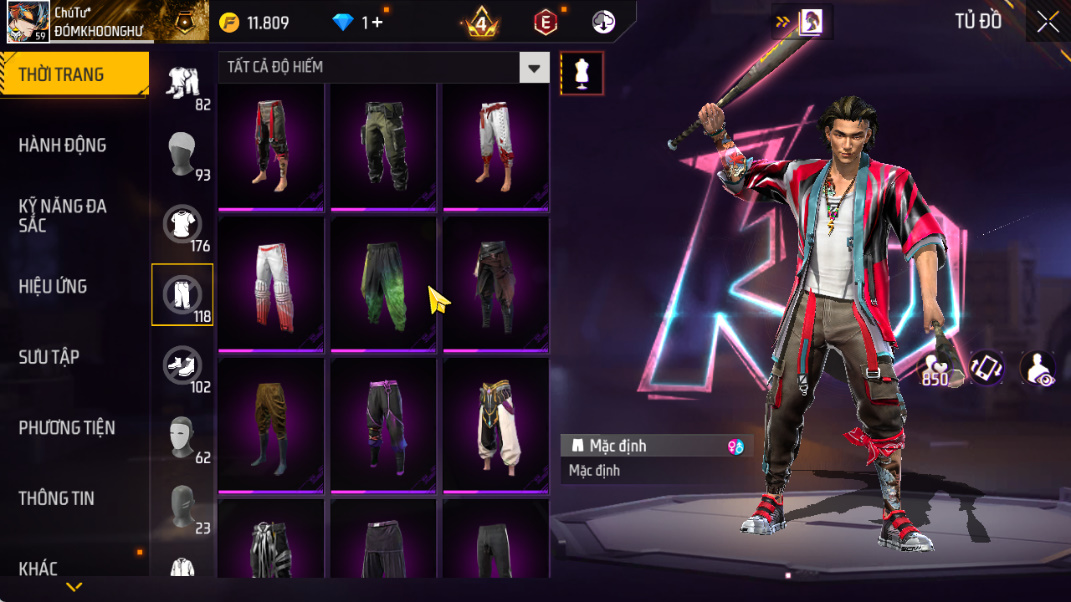
Task: Select the brown khaki pants item
Action: point(270,424)
